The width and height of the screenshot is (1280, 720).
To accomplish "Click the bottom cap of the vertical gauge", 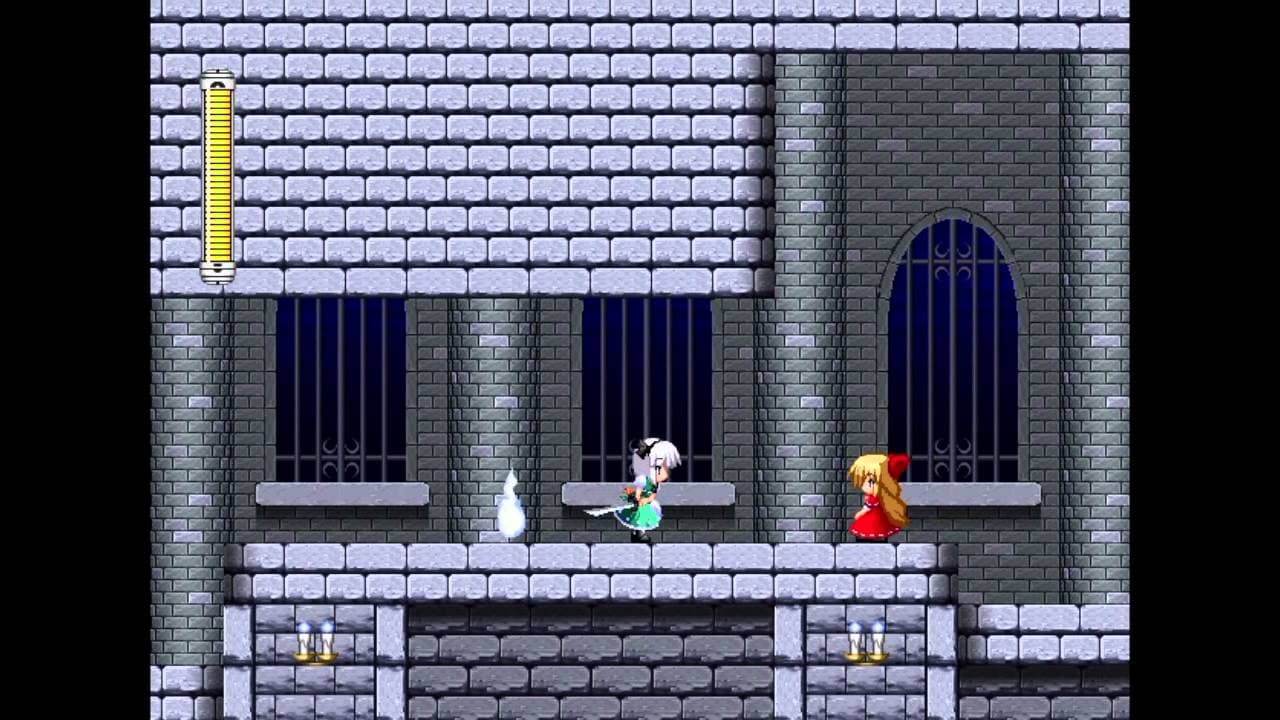I will [217, 272].
